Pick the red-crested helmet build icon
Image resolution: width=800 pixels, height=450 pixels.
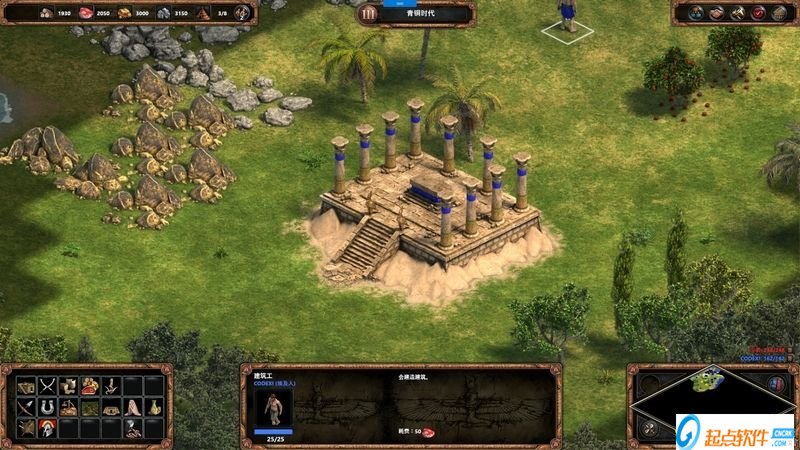tap(46, 428)
